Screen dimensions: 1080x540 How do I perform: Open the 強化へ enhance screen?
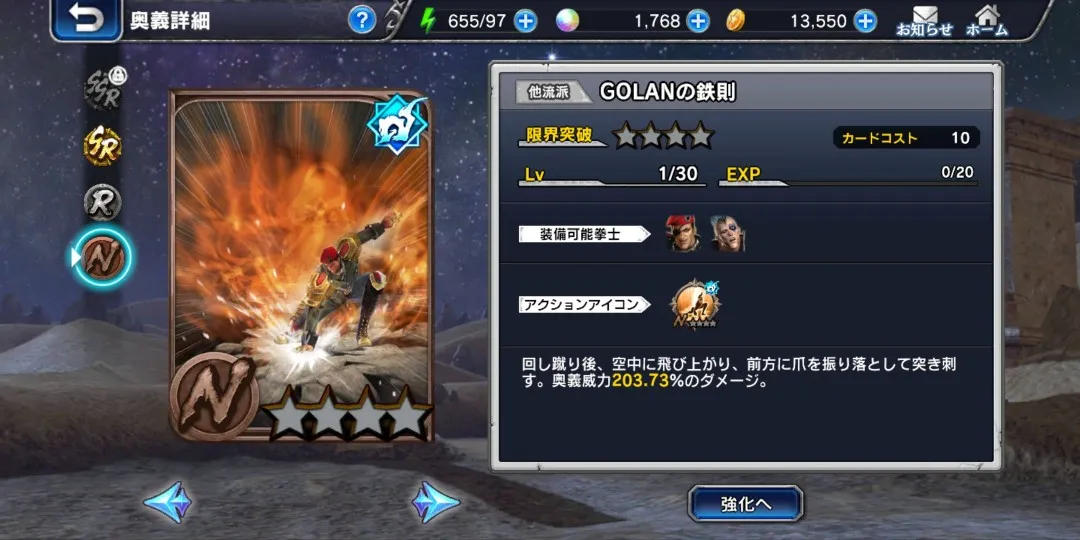click(746, 504)
